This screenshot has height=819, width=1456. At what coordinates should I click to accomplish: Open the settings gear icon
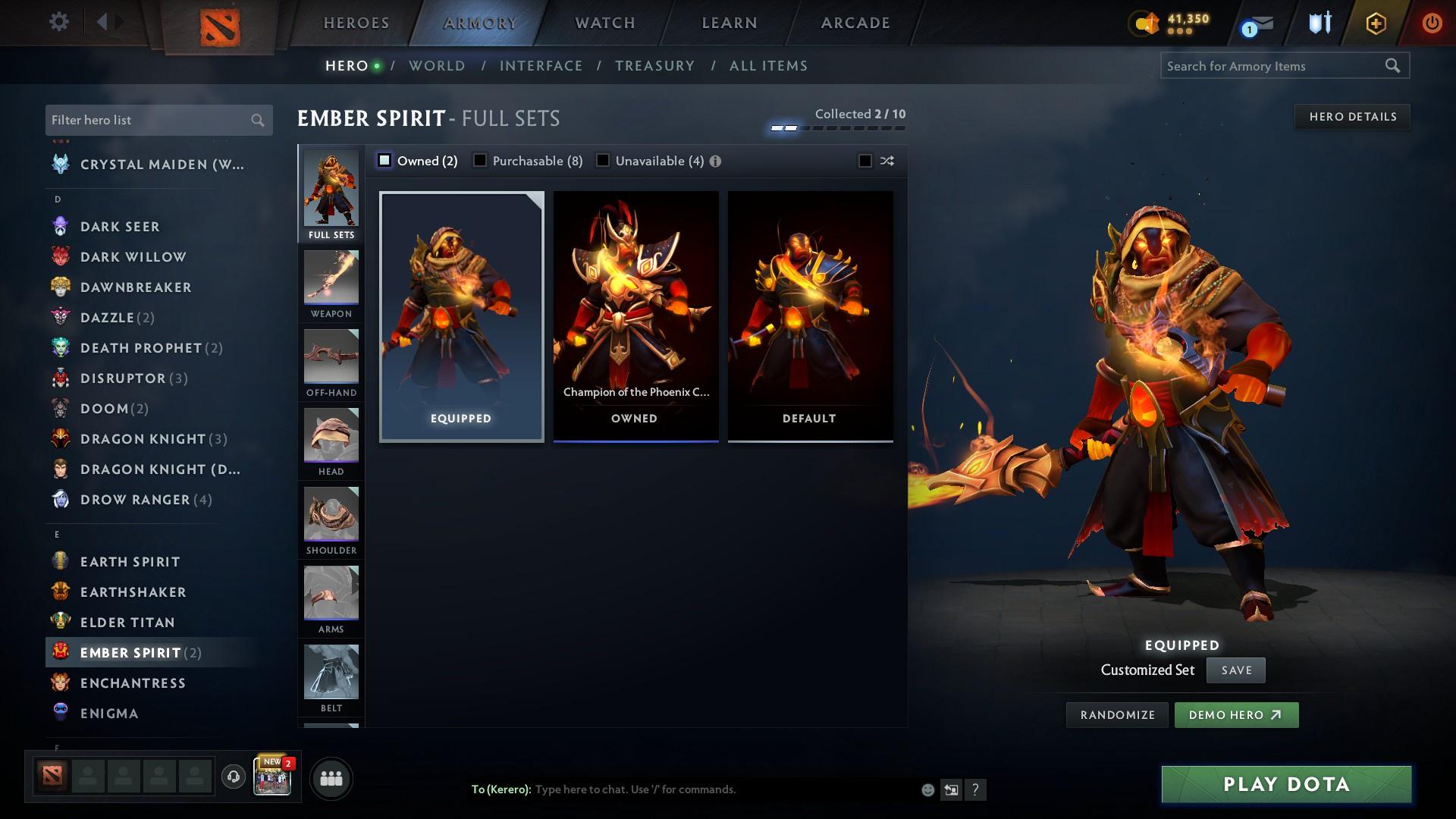point(59,22)
